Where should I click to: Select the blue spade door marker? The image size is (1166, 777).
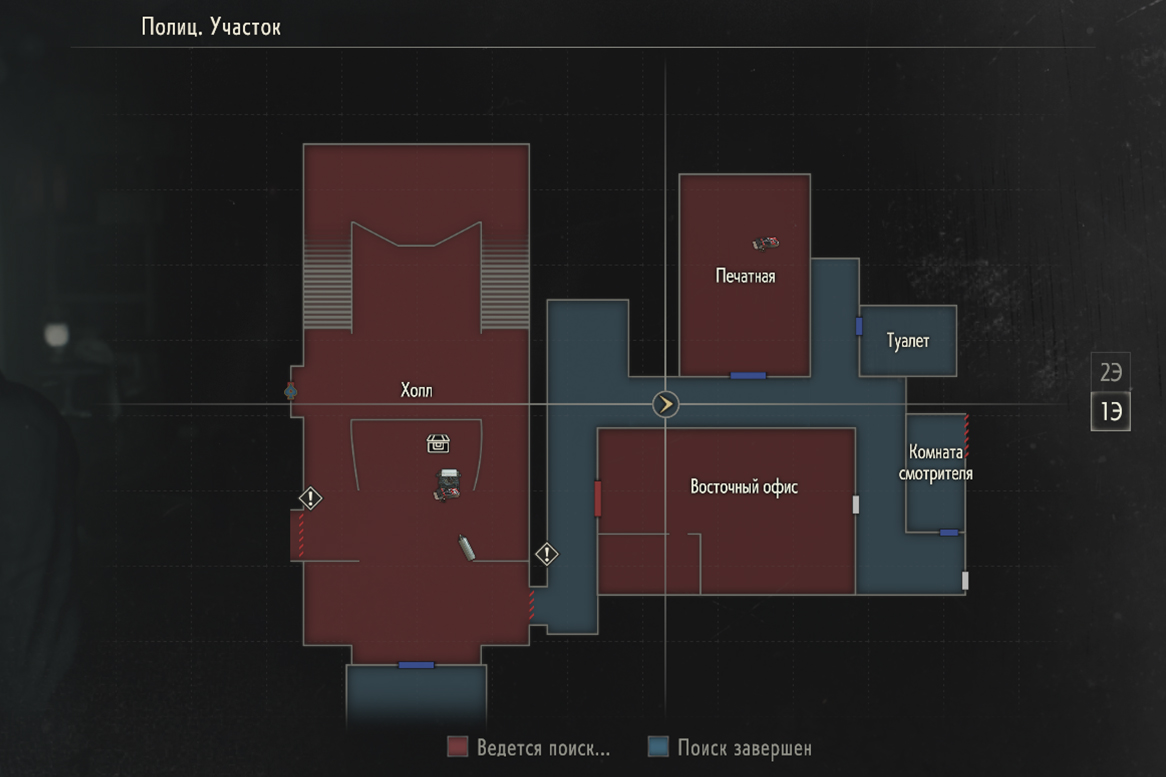tap(291, 391)
